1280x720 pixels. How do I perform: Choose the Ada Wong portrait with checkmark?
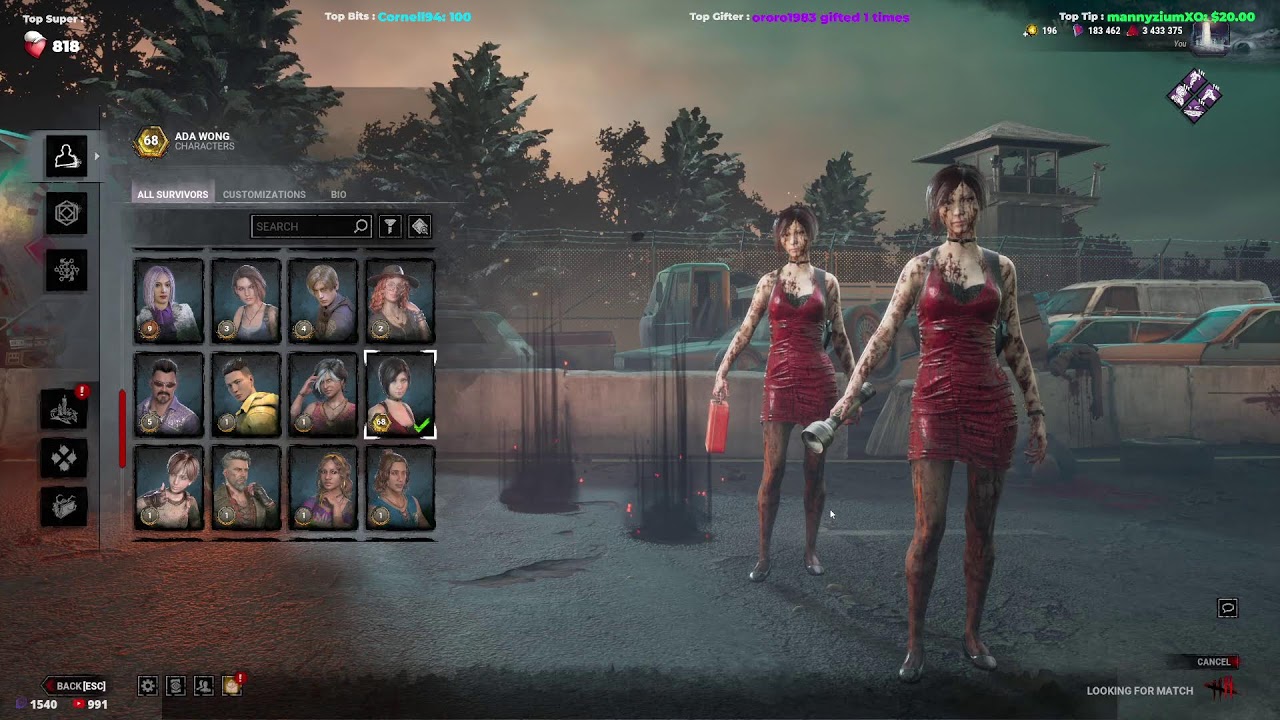[x=400, y=395]
